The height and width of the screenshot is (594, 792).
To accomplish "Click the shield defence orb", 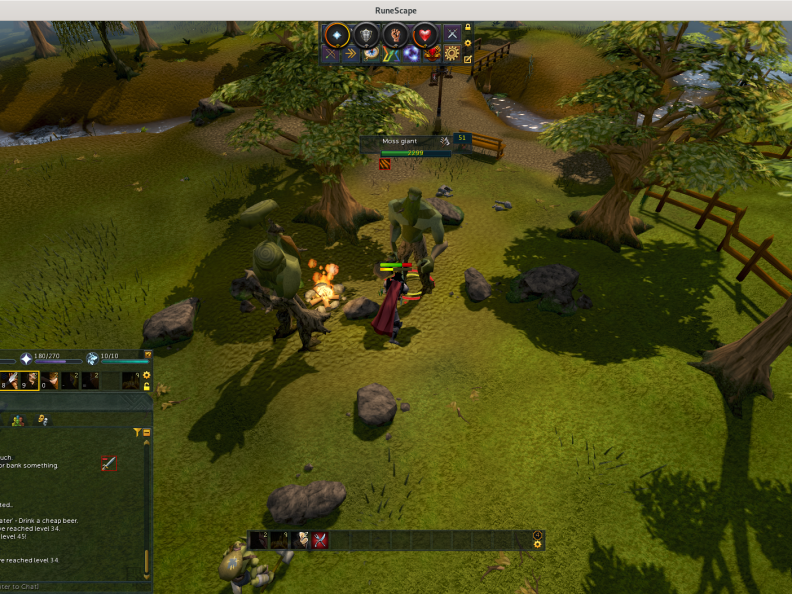I will [367, 34].
